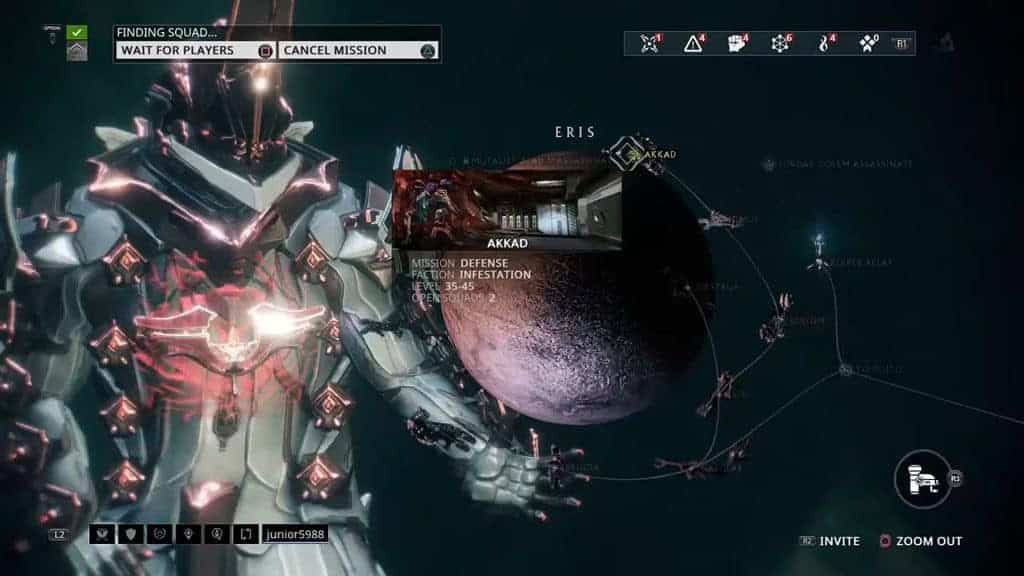Toggle the green checkmark ready indicator
Viewport: 1024px width, 576px height.
point(77,32)
